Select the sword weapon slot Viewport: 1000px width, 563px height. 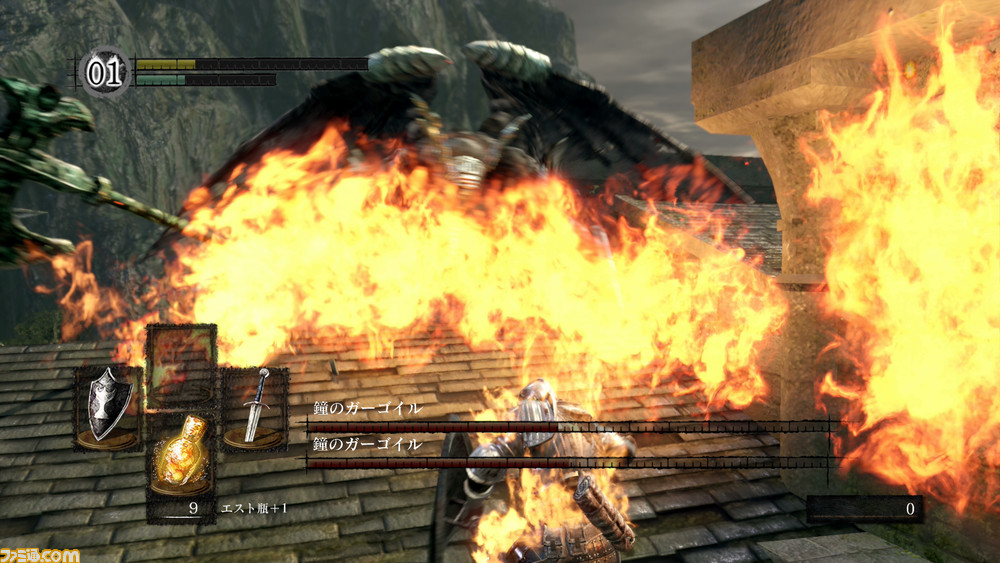tap(255, 407)
